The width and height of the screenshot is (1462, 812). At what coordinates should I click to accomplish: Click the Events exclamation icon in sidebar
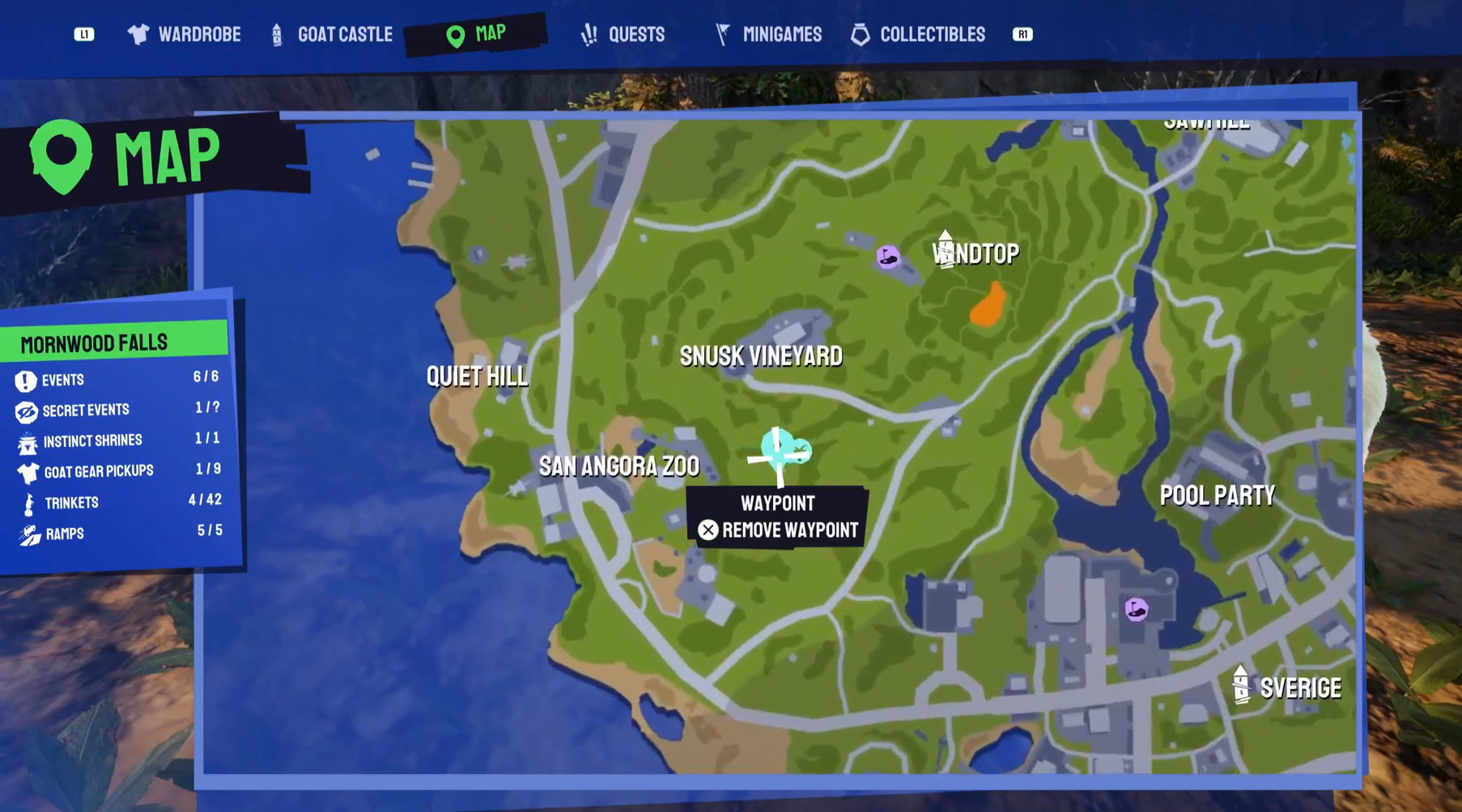point(28,379)
